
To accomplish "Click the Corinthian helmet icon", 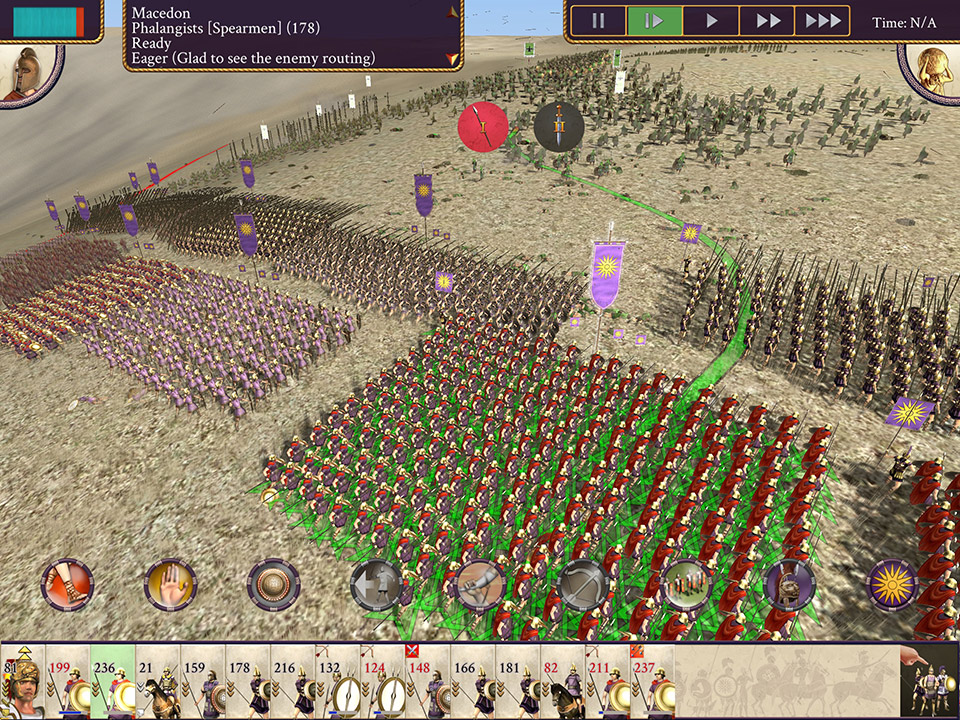I will (789, 585).
